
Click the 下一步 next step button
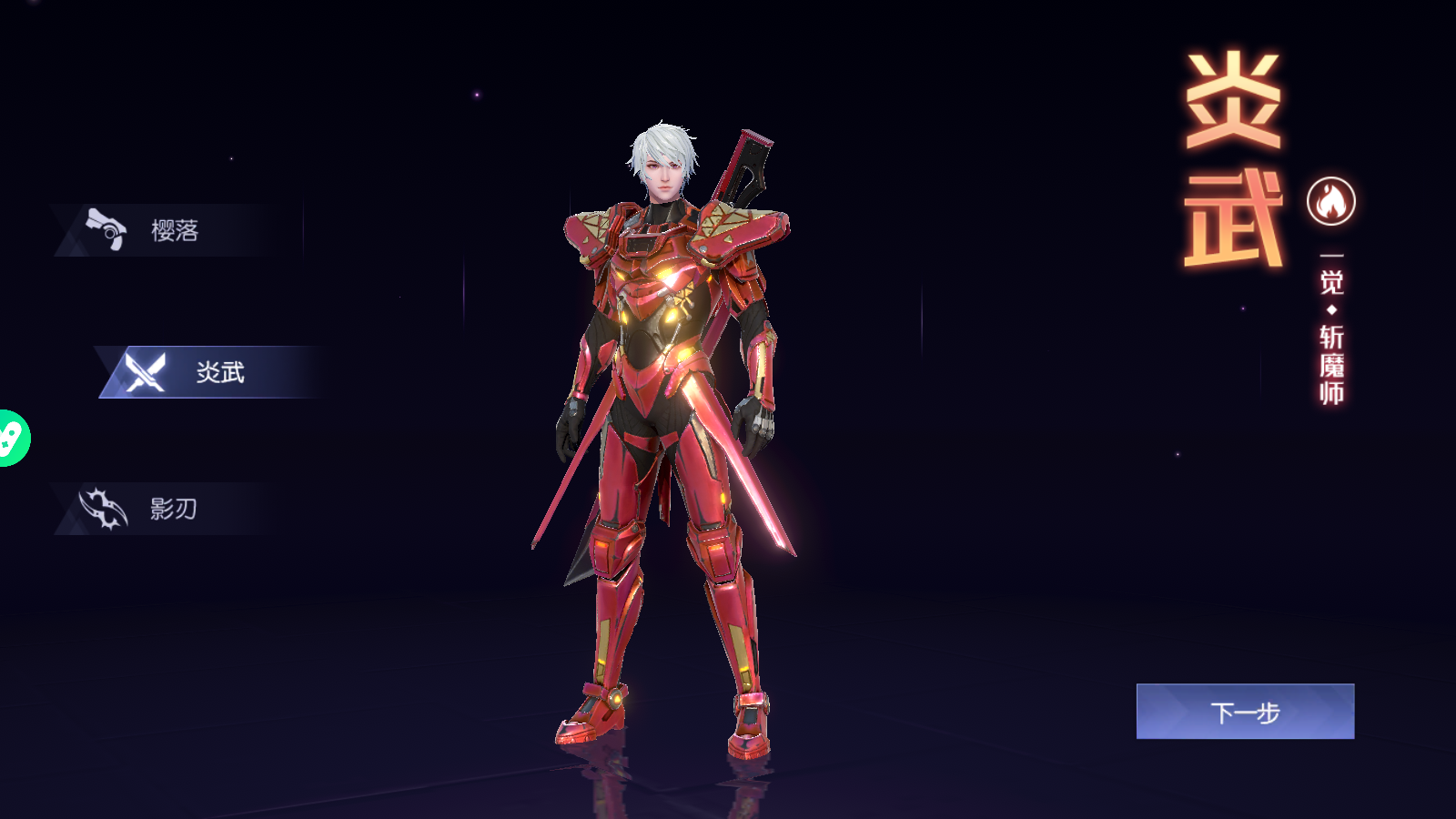[x=1245, y=712]
